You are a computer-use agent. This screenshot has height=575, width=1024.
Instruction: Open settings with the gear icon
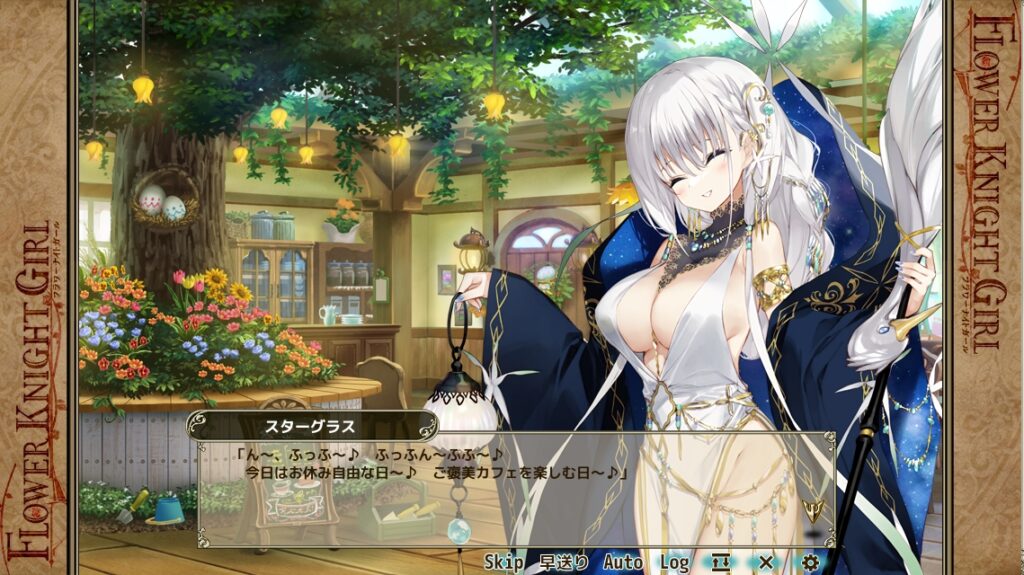811,562
